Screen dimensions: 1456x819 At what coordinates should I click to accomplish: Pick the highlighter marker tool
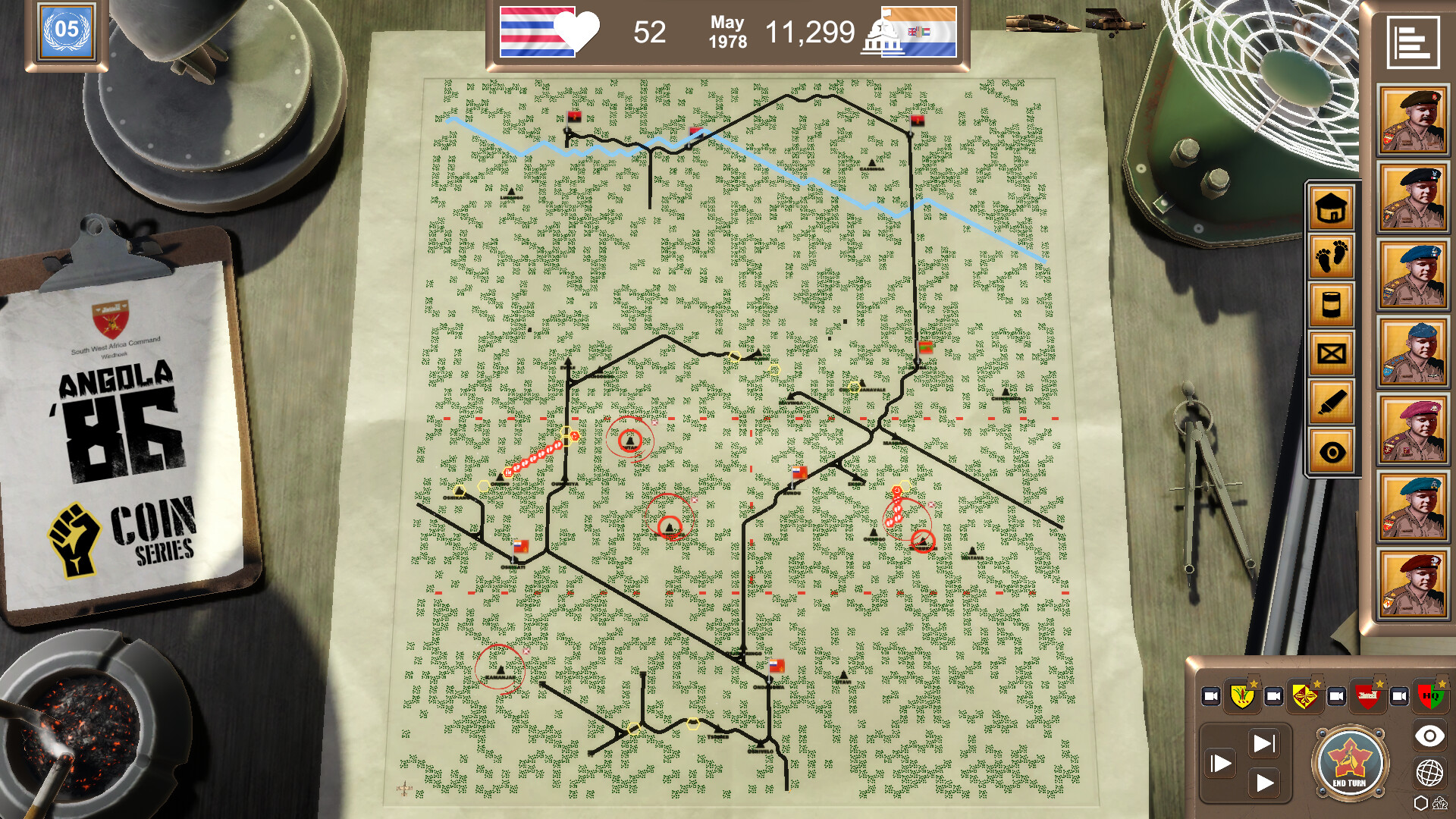click(1332, 400)
